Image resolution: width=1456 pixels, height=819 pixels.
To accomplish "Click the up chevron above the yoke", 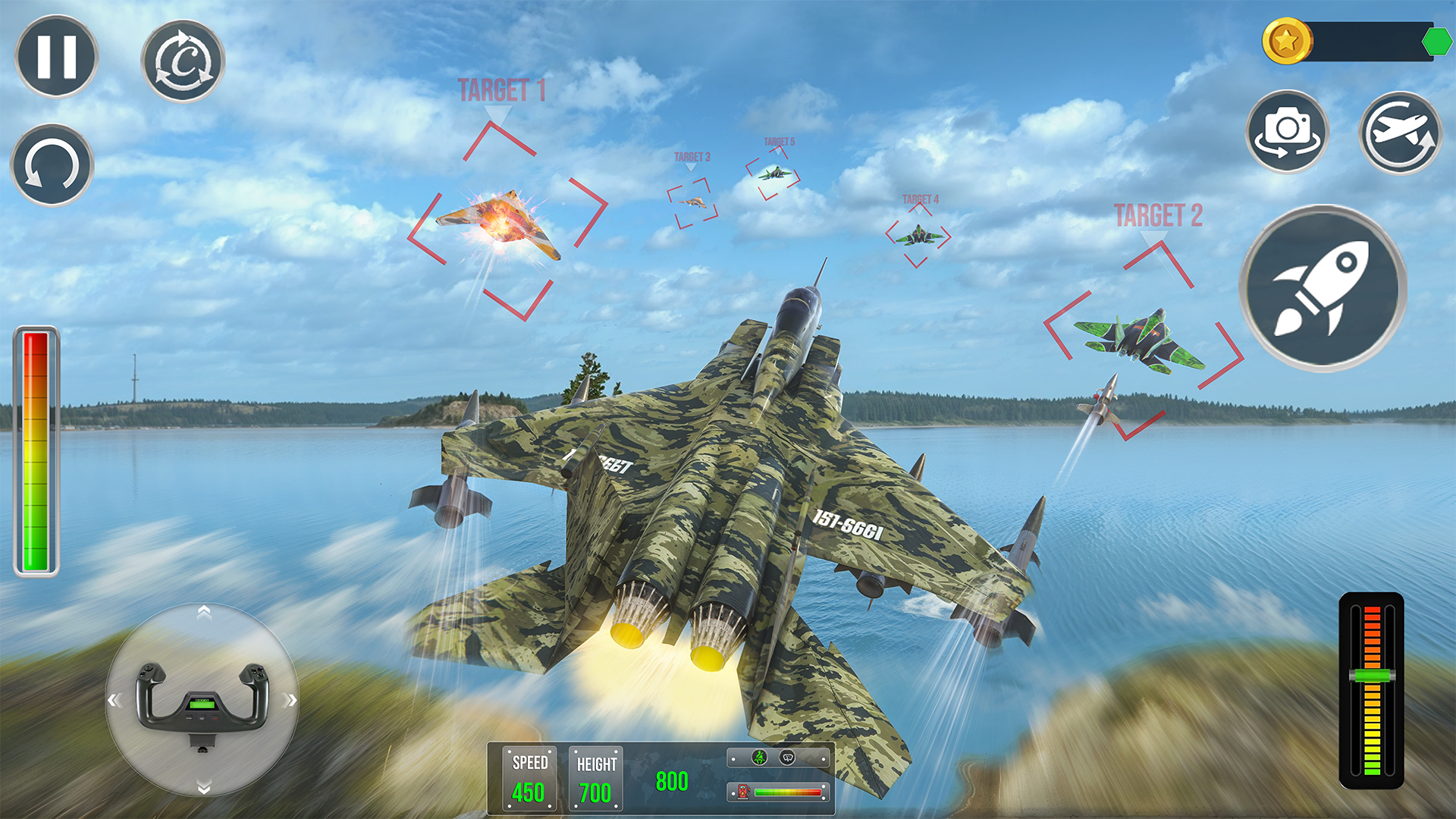I will coord(203,613).
